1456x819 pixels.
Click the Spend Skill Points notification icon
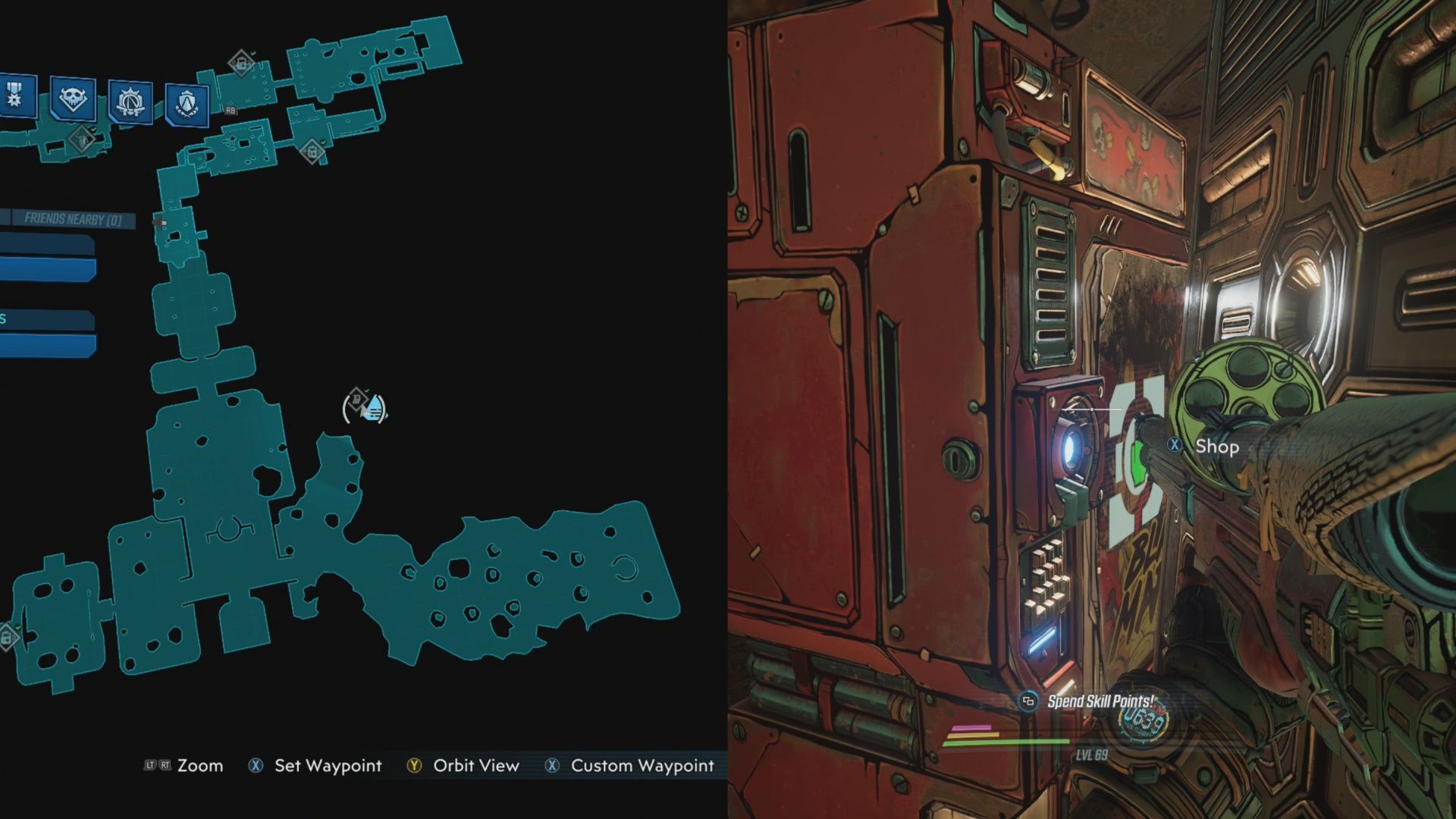point(1030,701)
